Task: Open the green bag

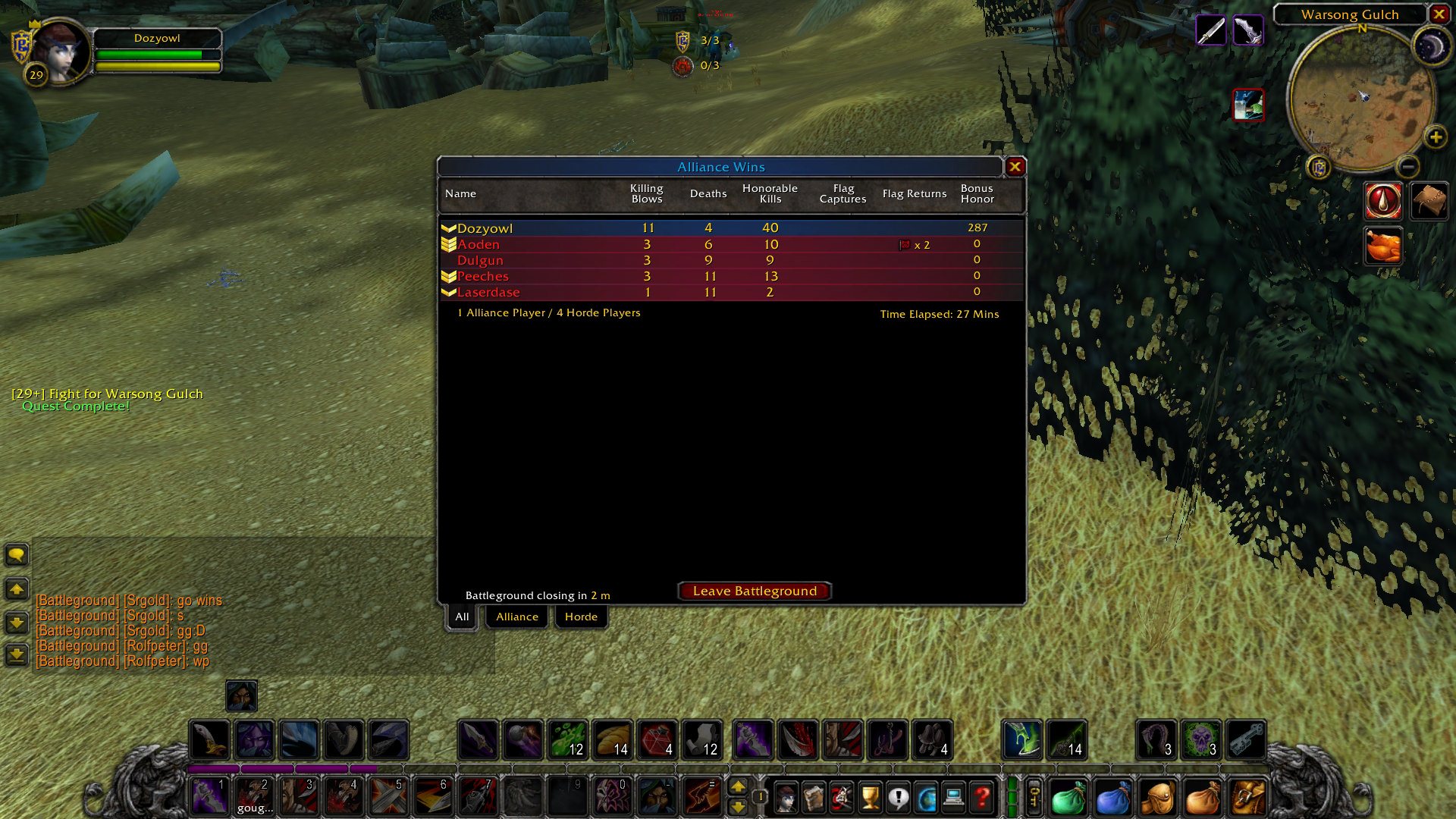Action: click(x=1068, y=799)
